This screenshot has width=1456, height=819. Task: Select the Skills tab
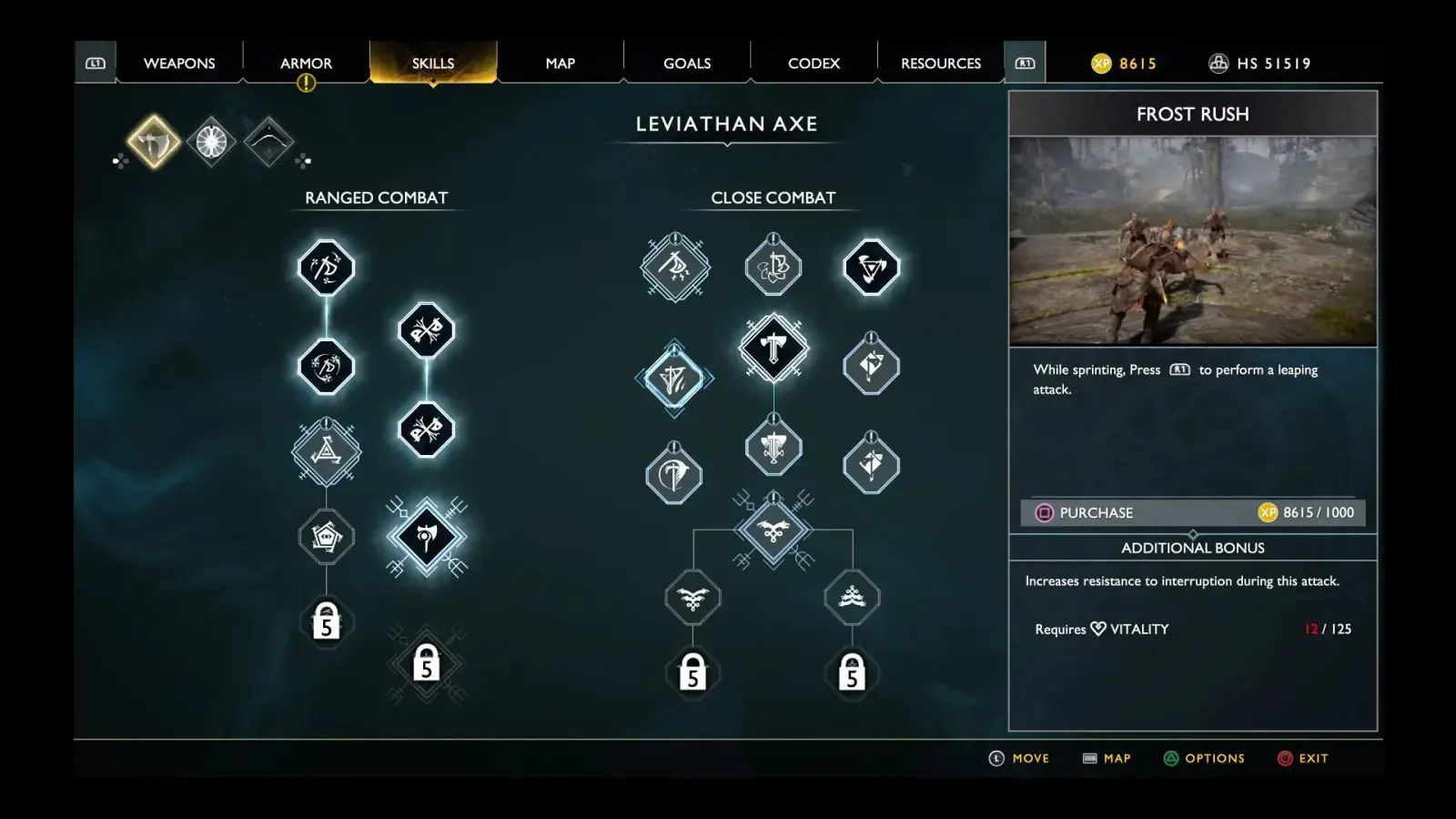pos(432,63)
